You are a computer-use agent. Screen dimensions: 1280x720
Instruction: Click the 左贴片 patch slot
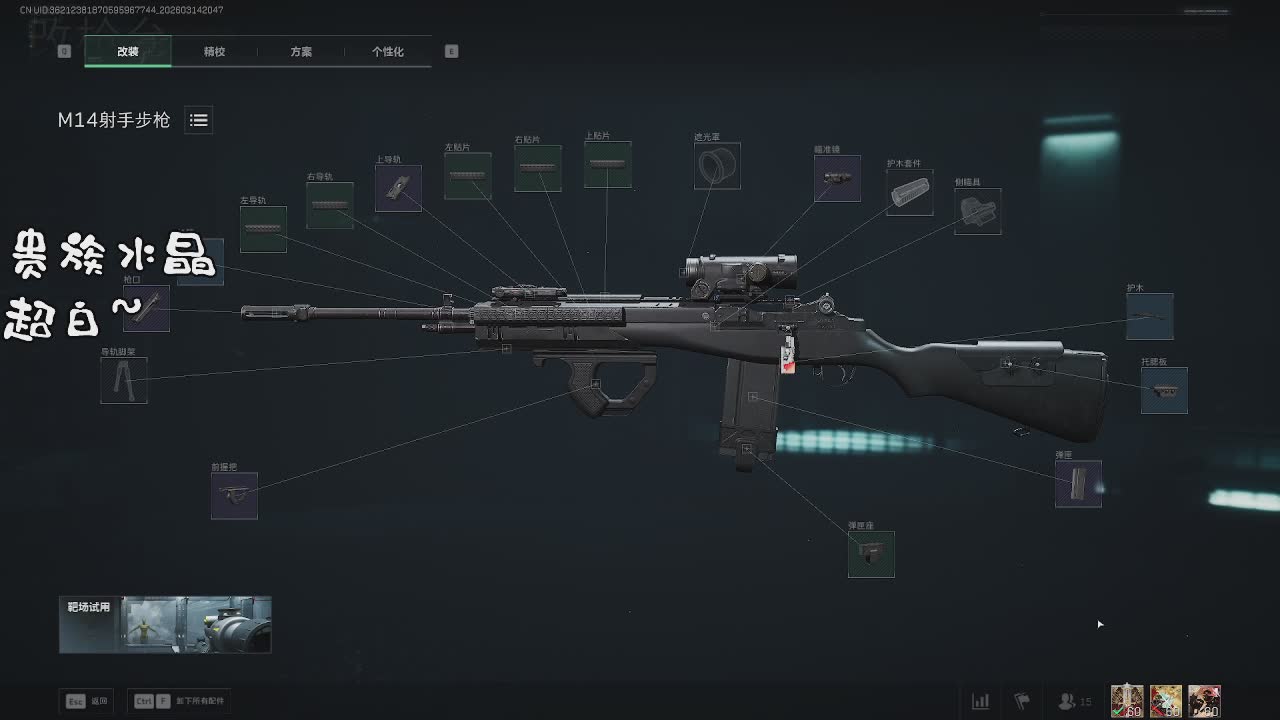468,176
